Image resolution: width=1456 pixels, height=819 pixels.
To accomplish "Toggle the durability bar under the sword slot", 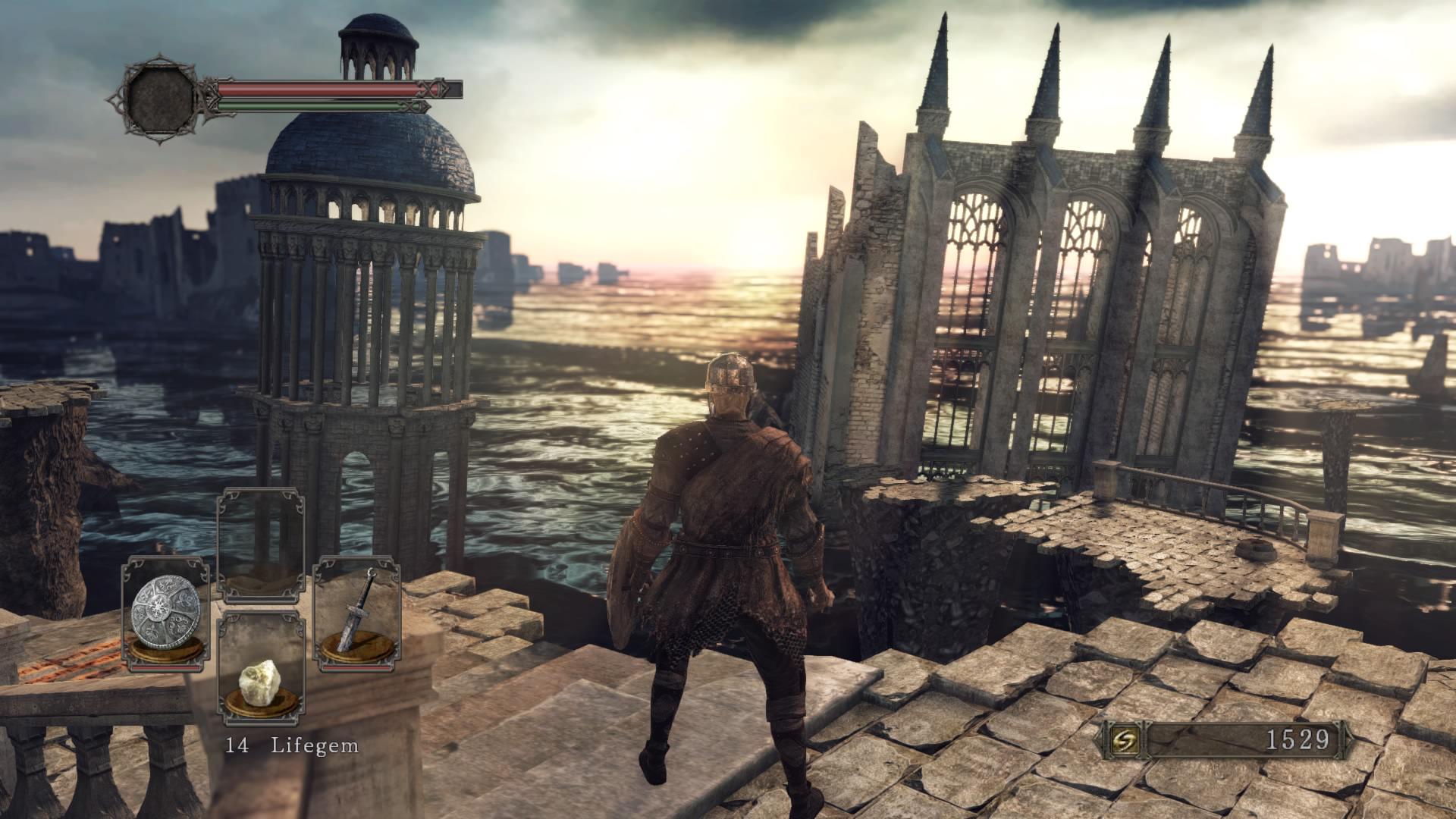I will tap(355, 667).
